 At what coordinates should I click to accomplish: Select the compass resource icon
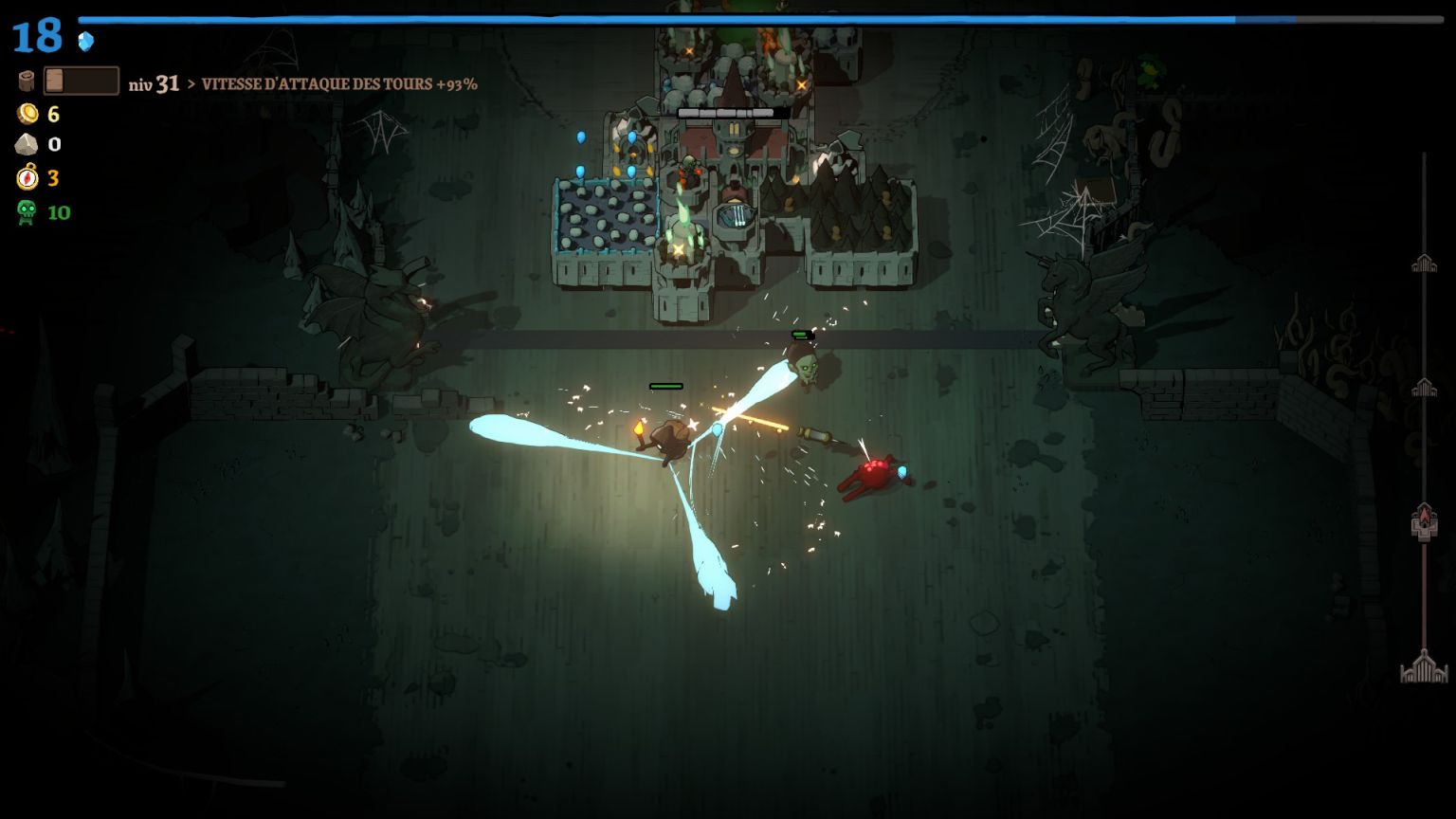[x=27, y=177]
